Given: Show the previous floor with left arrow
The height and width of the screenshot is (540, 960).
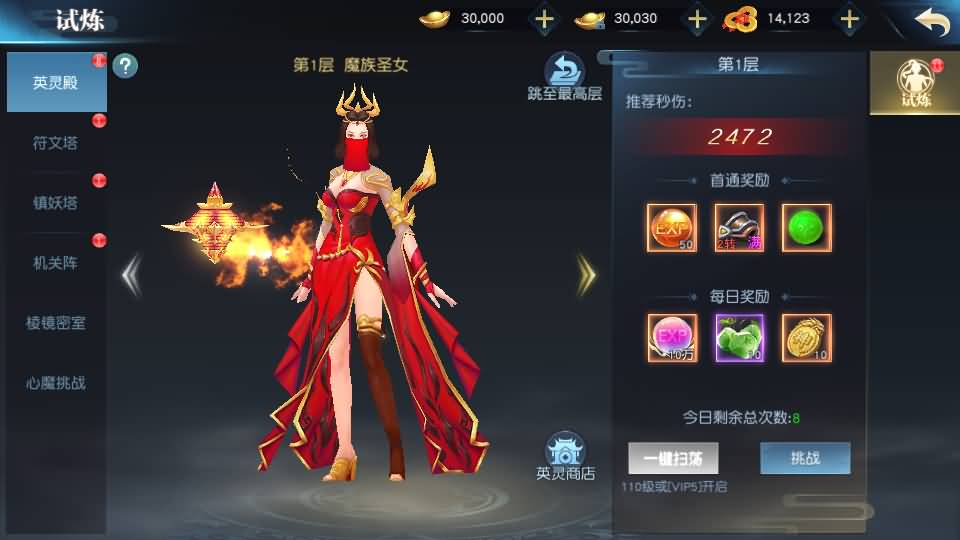Looking at the screenshot, I should [x=131, y=275].
